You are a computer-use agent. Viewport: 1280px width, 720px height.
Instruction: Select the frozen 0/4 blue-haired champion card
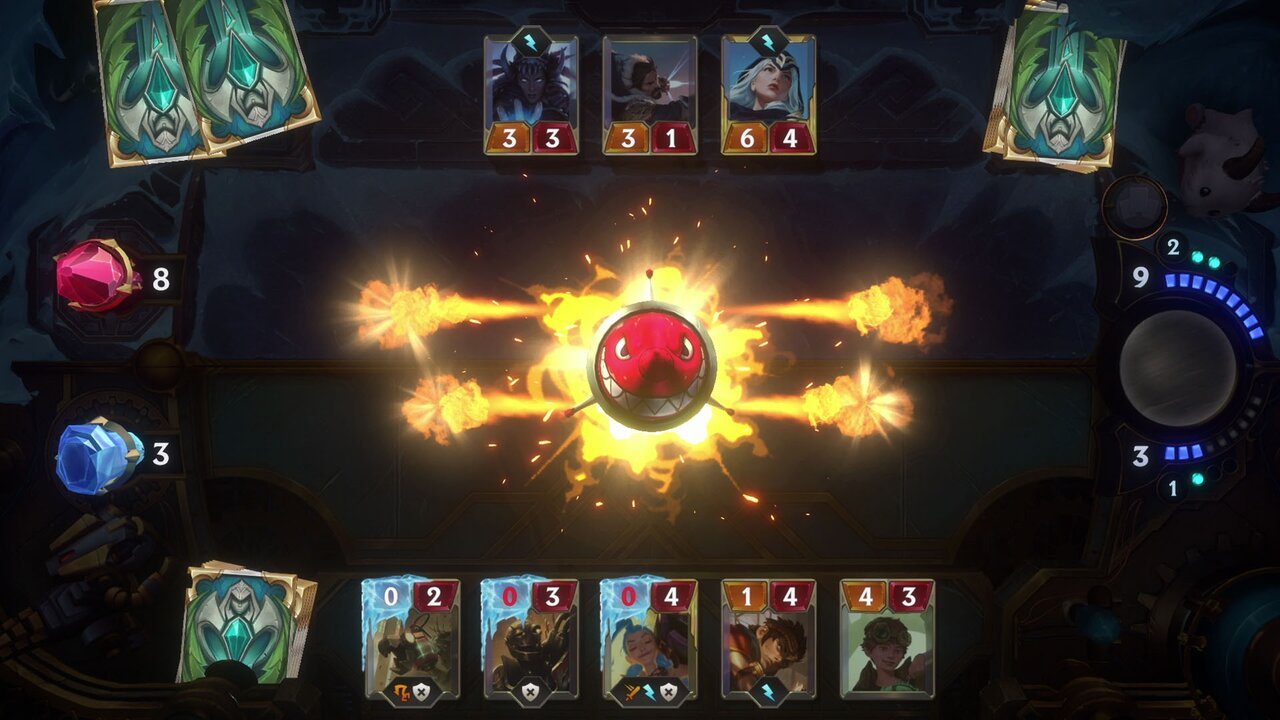[x=649, y=638]
